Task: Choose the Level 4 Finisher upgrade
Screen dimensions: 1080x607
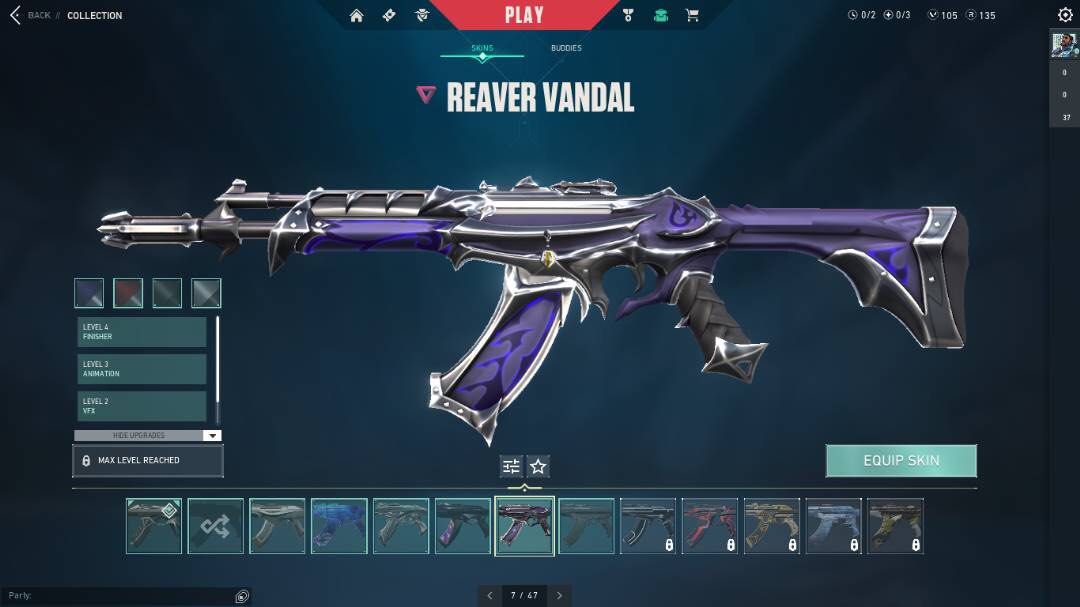Action: [x=142, y=332]
